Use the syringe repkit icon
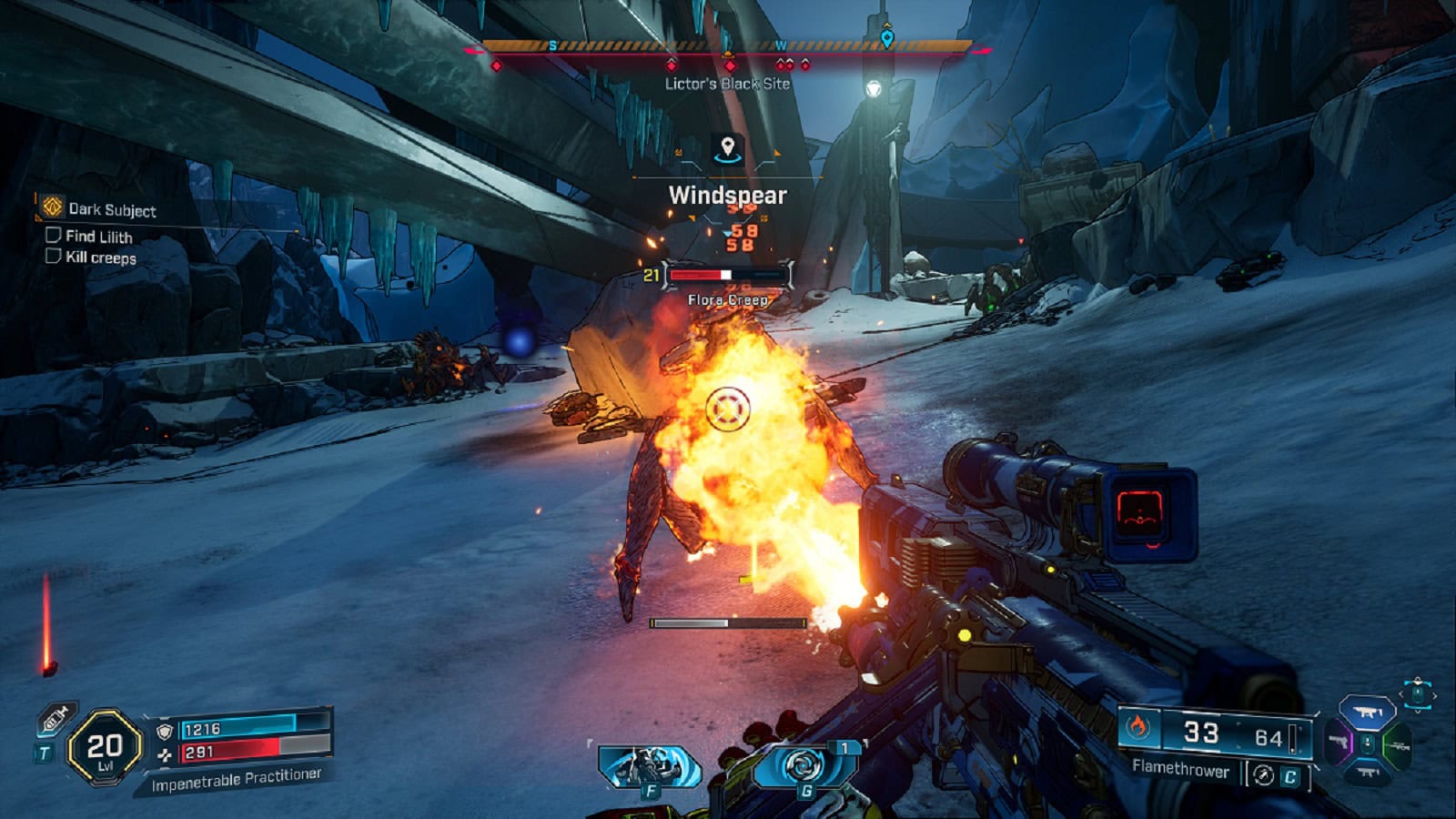1456x819 pixels. pyautogui.click(x=56, y=721)
